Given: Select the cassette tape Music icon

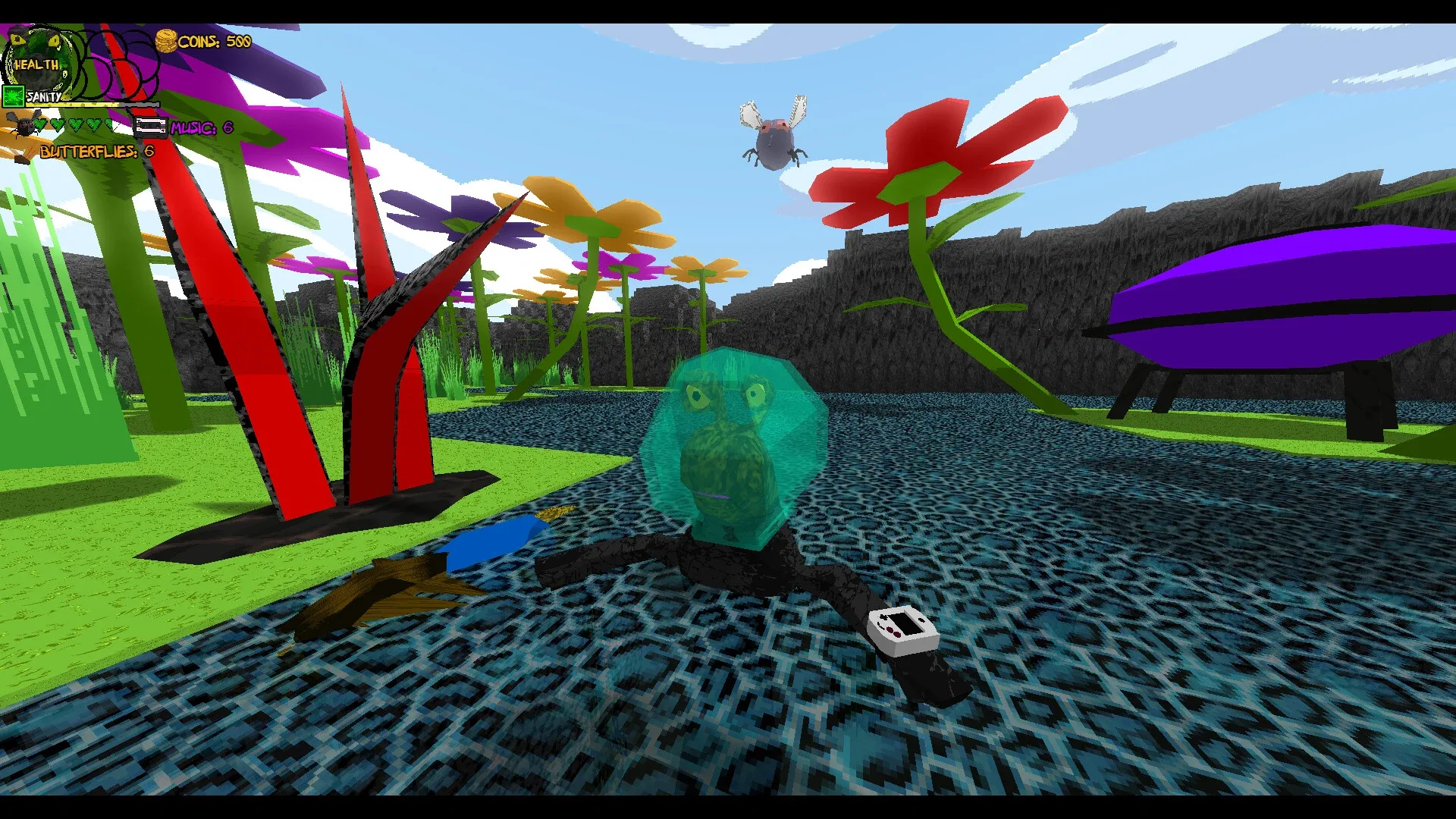Looking at the screenshot, I should pos(151,127).
